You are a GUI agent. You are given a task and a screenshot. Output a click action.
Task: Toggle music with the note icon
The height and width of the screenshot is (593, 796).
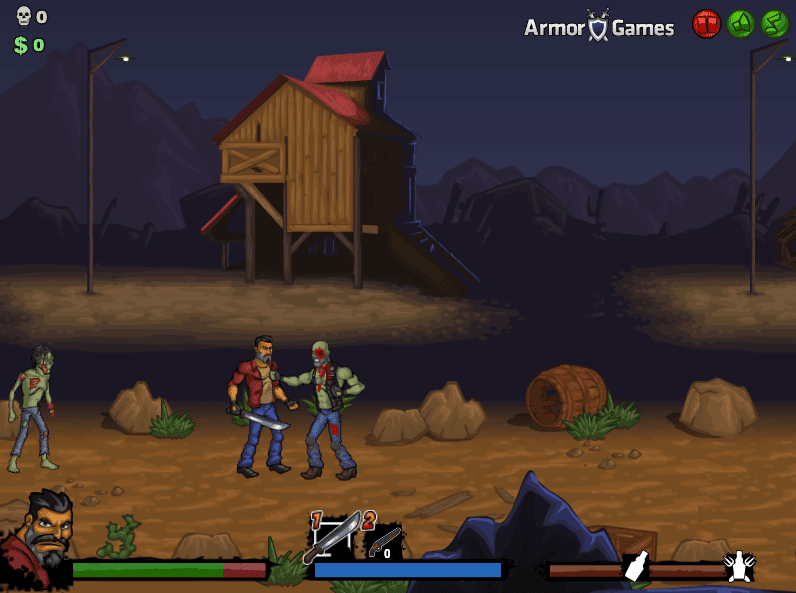pyautogui.click(x=774, y=24)
